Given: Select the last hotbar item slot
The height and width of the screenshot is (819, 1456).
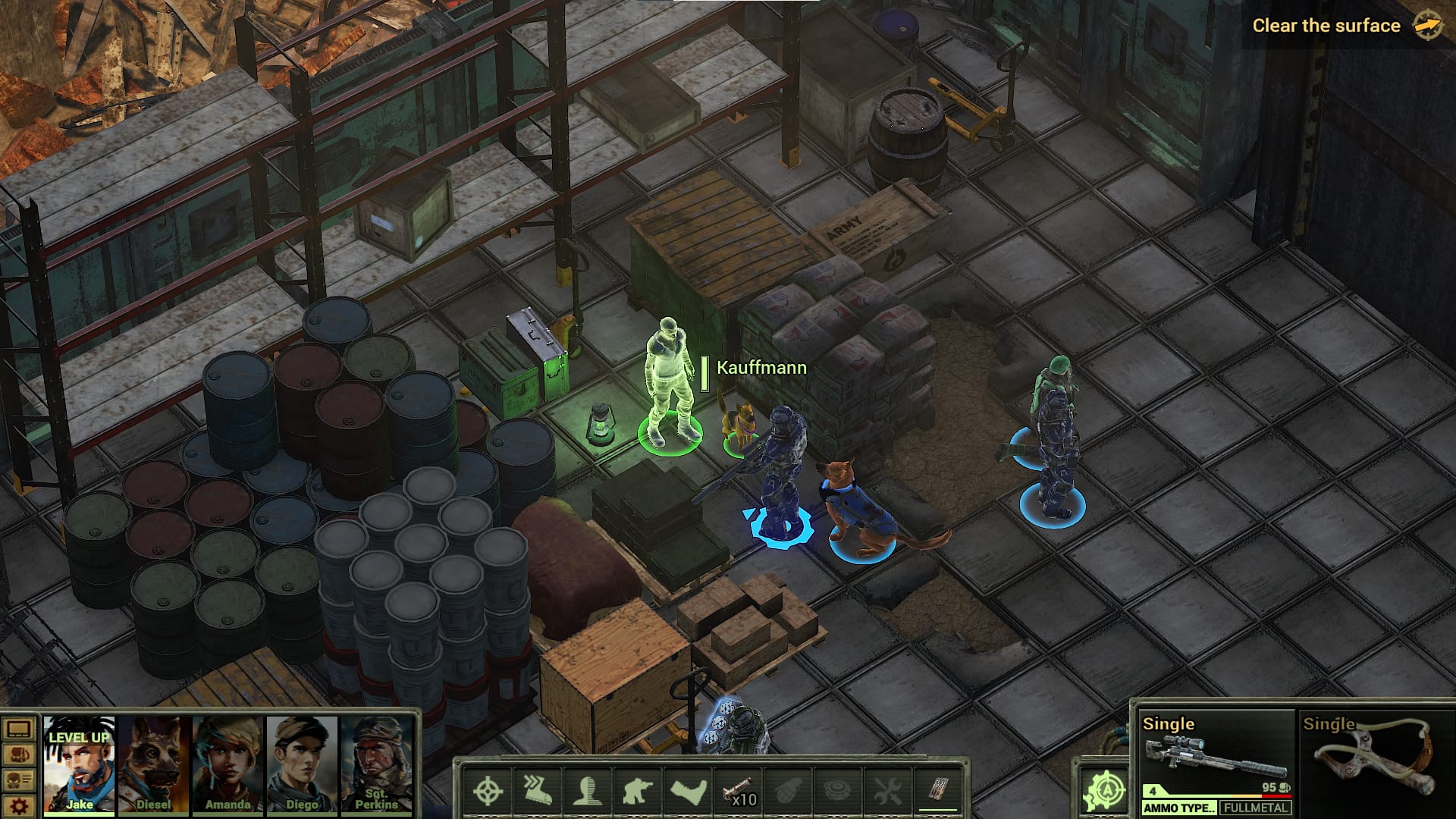Looking at the screenshot, I should (x=938, y=791).
